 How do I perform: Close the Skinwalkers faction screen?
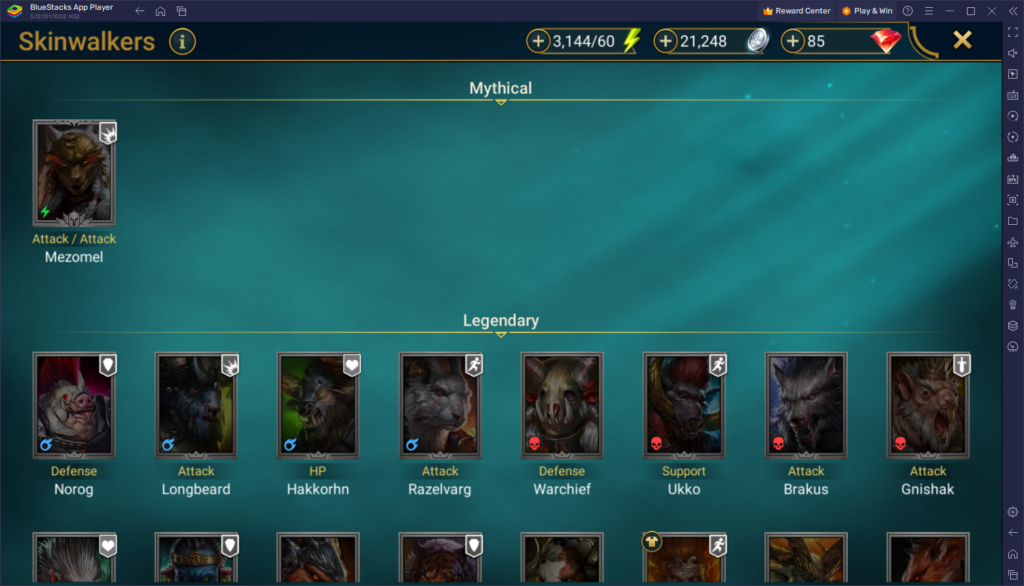click(962, 40)
